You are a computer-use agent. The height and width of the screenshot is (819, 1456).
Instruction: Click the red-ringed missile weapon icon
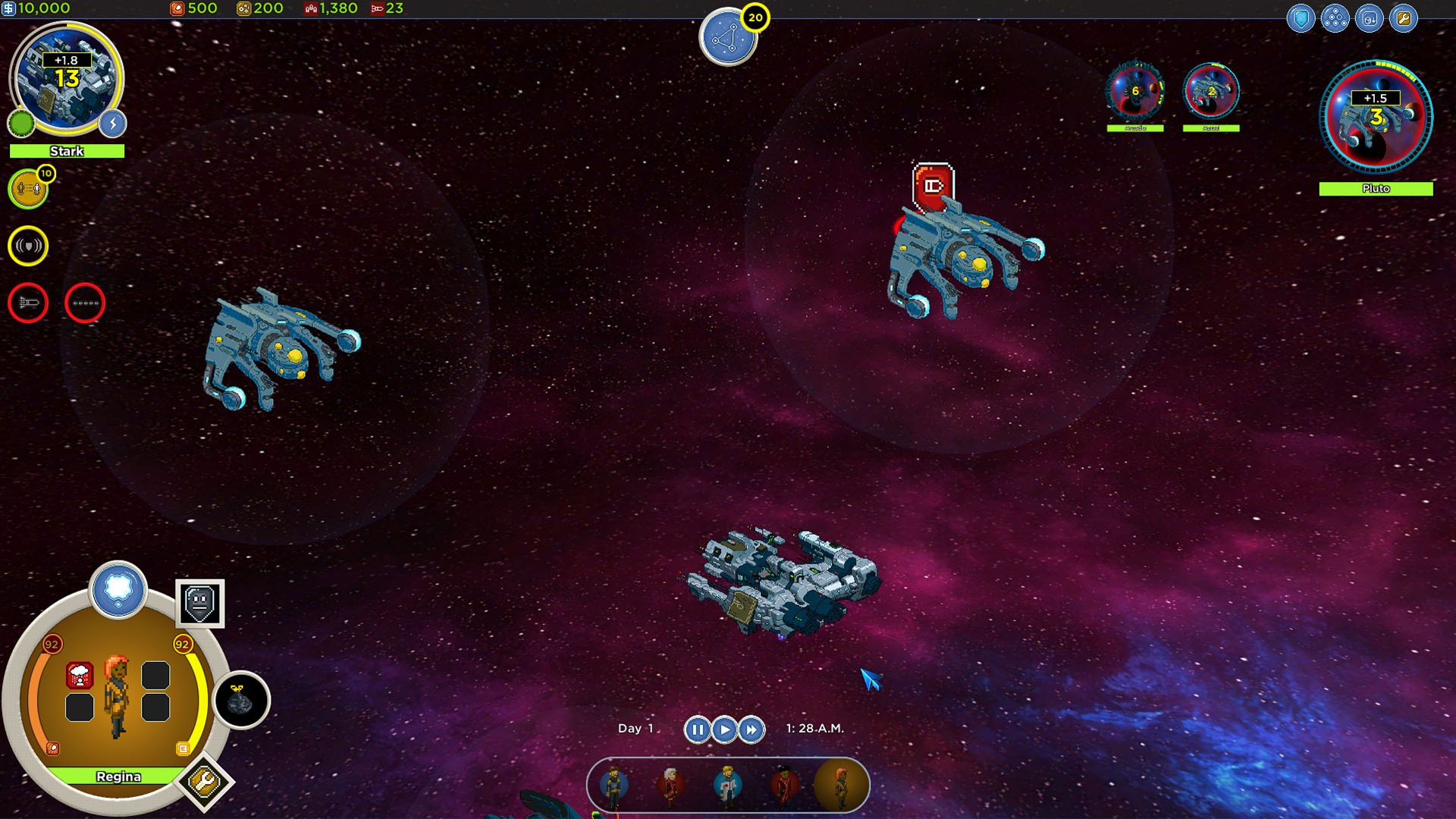(x=28, y=303)
